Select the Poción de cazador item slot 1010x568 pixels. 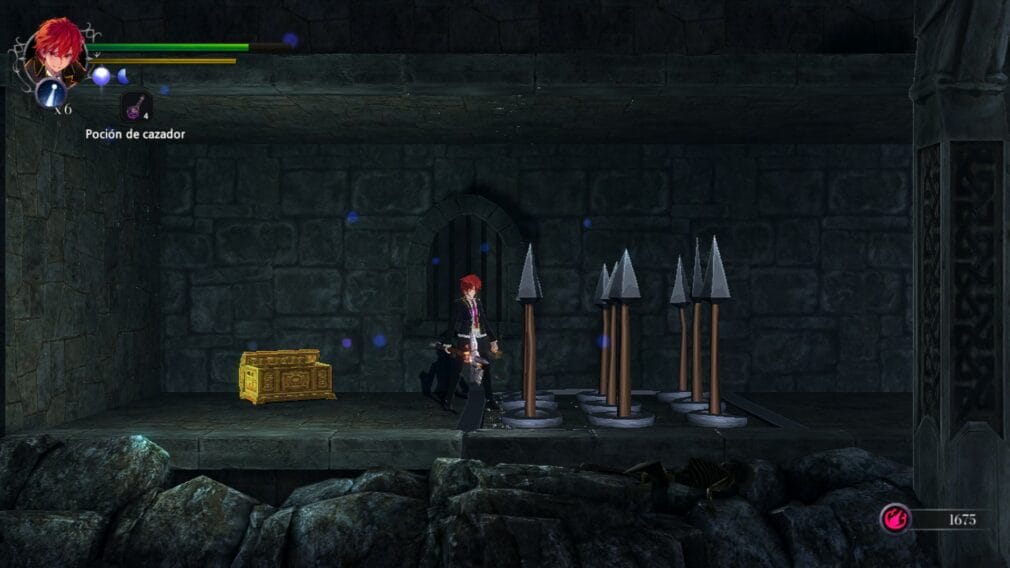pyautogui.click(x=135, y=106)
